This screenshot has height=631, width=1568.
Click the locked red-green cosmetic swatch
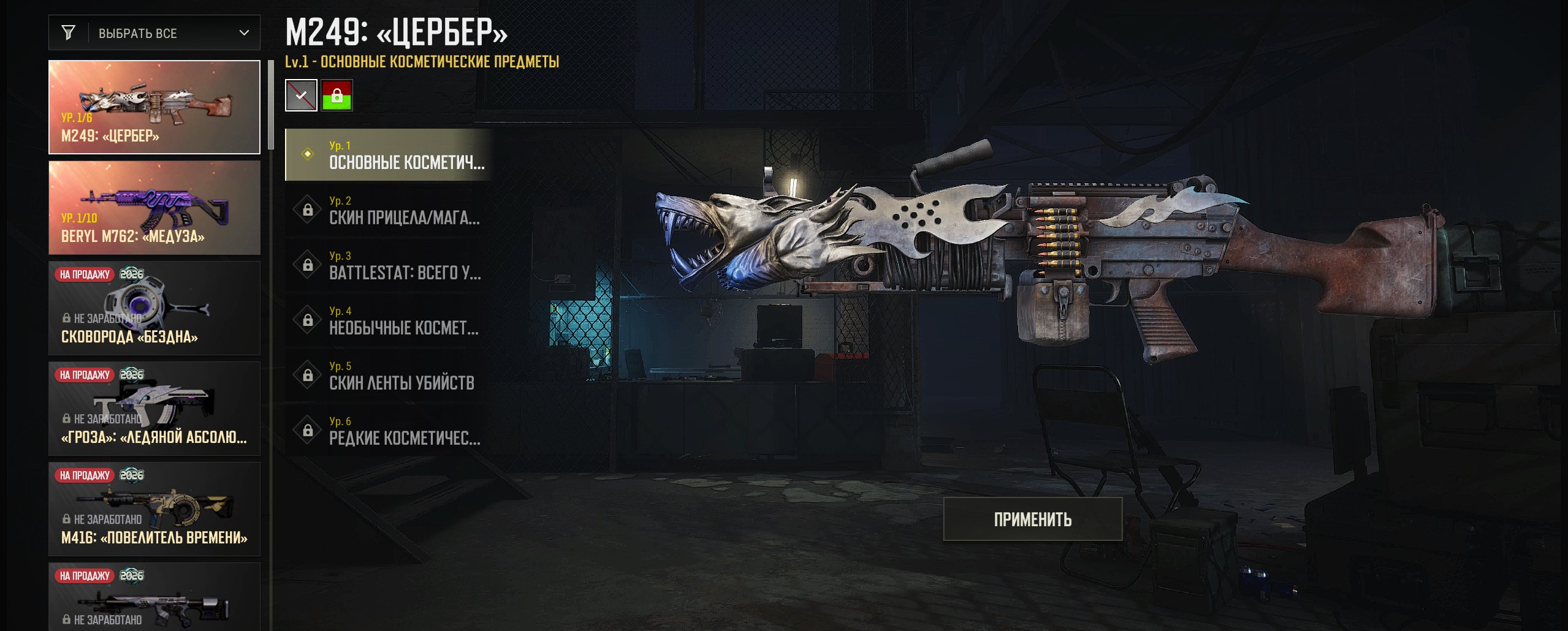click(337, 96)
